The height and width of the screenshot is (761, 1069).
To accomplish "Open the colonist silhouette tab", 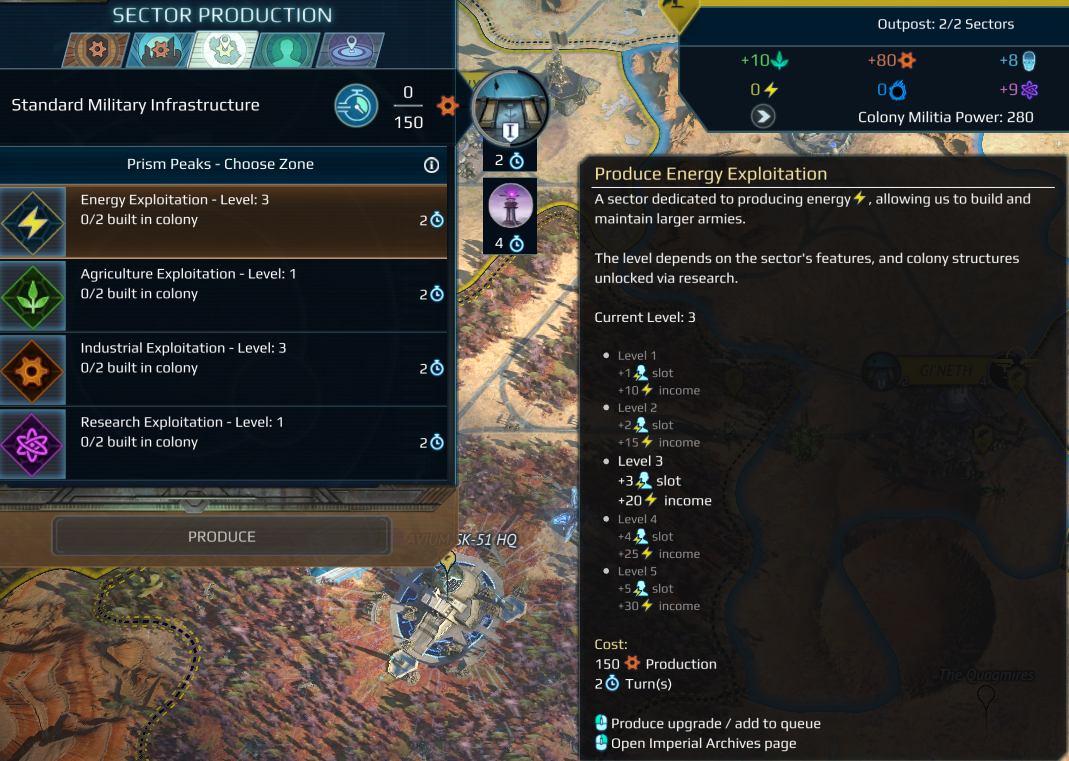I will coord(287,49).
